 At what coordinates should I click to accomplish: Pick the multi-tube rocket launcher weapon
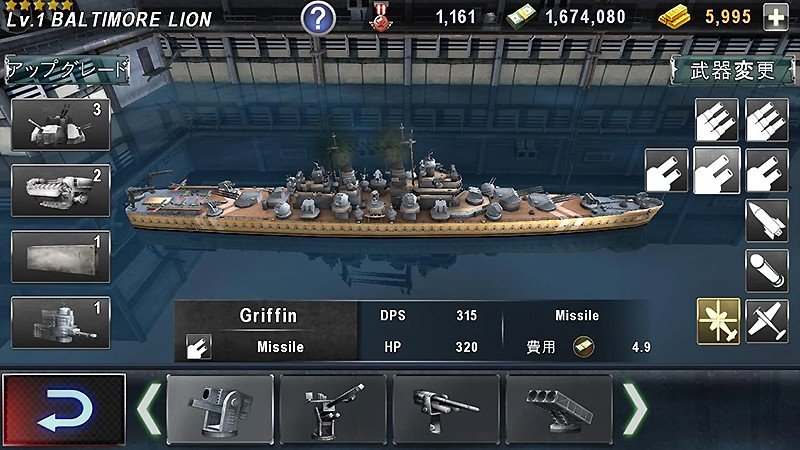(x=558, y=408)
